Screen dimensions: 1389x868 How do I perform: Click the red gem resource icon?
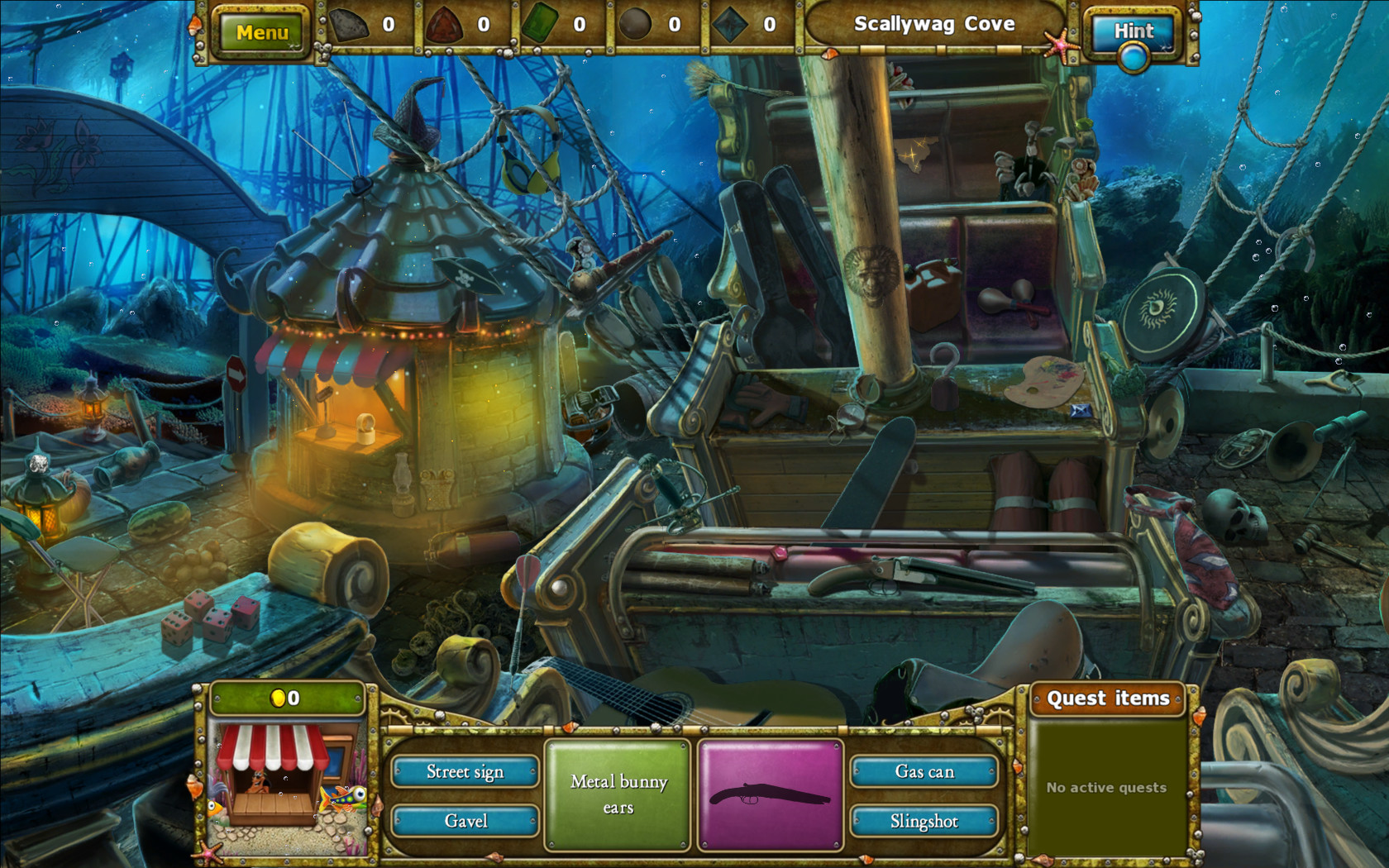pos(446,24)
